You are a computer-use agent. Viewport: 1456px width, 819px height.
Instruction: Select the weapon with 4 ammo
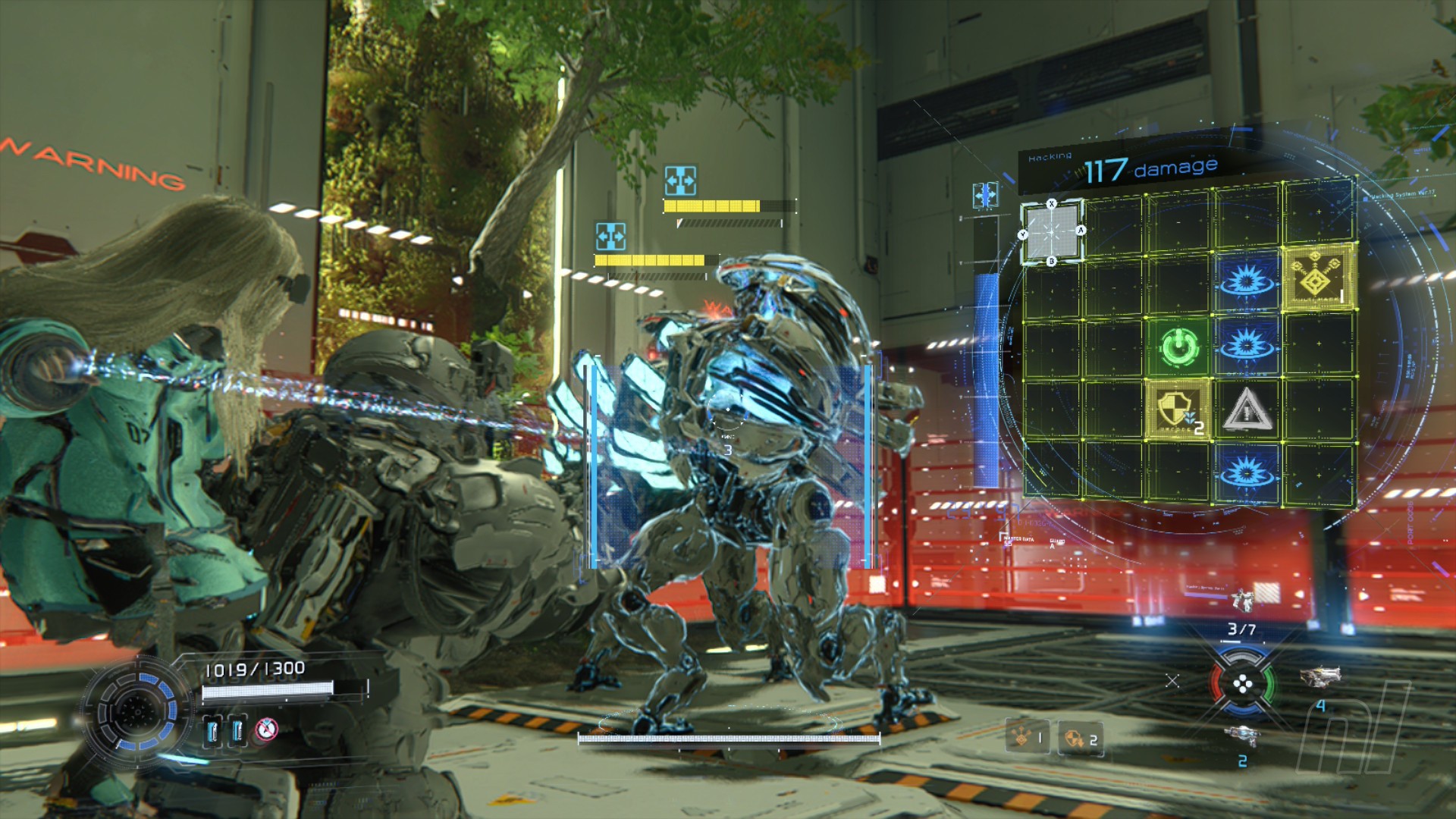(1320, 676)
